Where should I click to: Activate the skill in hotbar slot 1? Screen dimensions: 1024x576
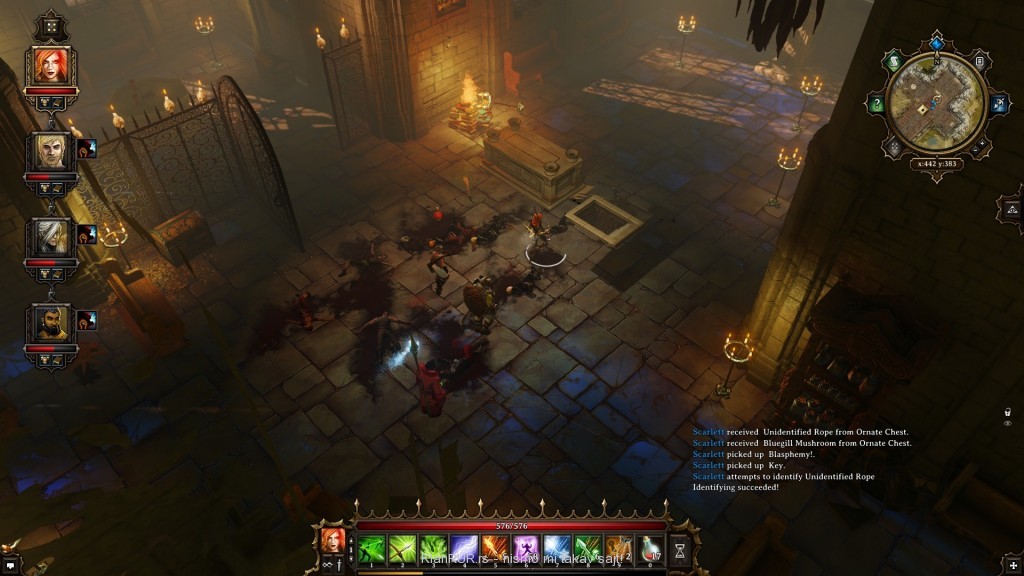(372, 547)
